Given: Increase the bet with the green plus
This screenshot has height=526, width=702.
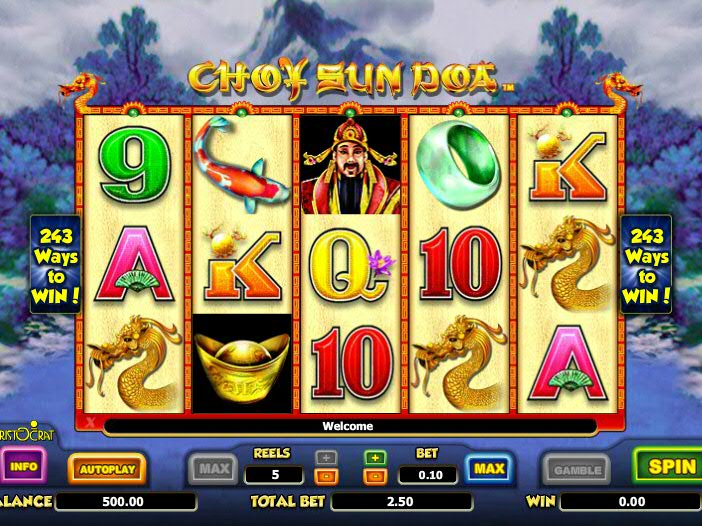Looking at the screenshot, I should pyautogui.click(x=375, y=458).
